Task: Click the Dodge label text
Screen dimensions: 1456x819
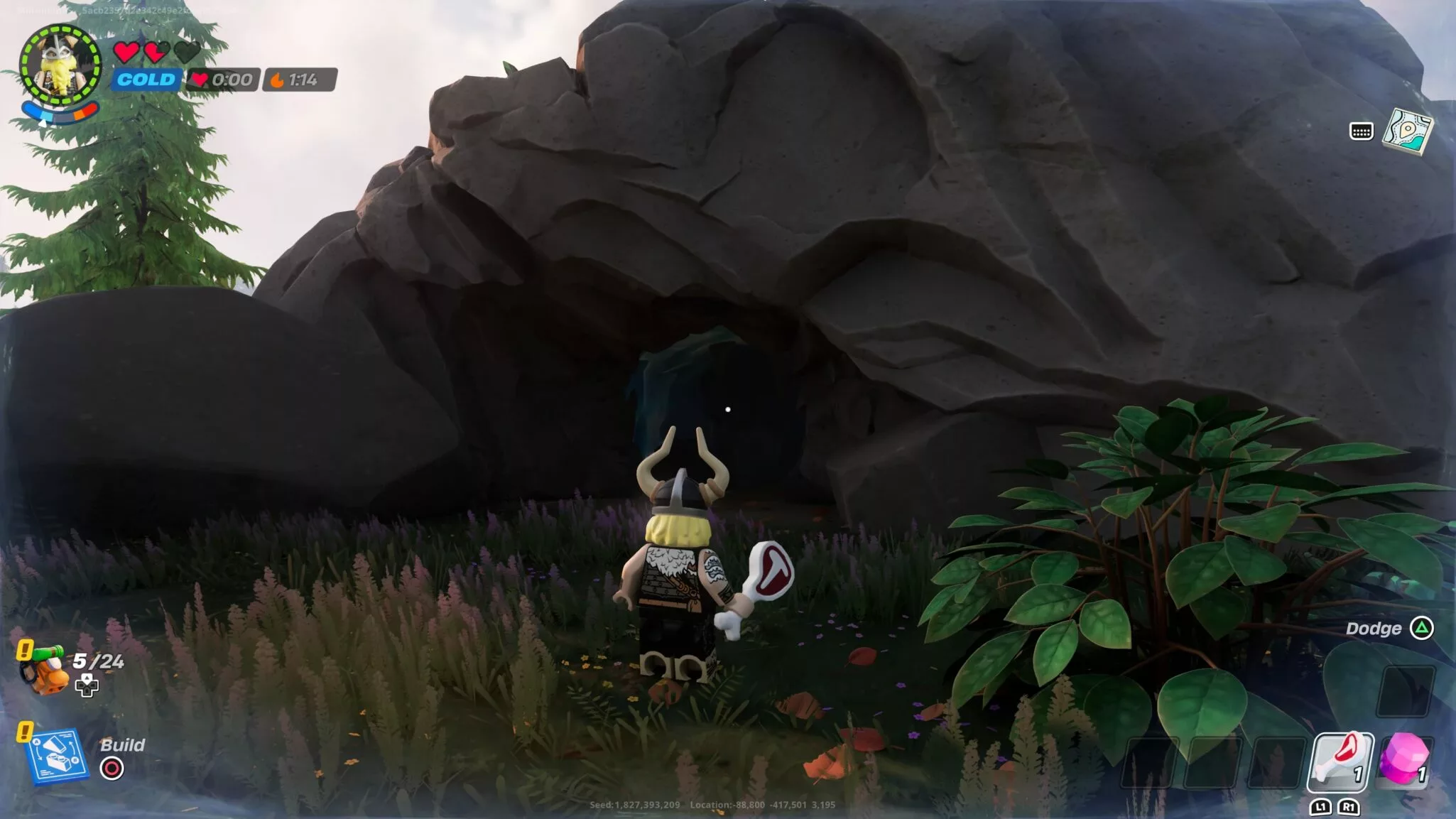Action: (1372, 628)
